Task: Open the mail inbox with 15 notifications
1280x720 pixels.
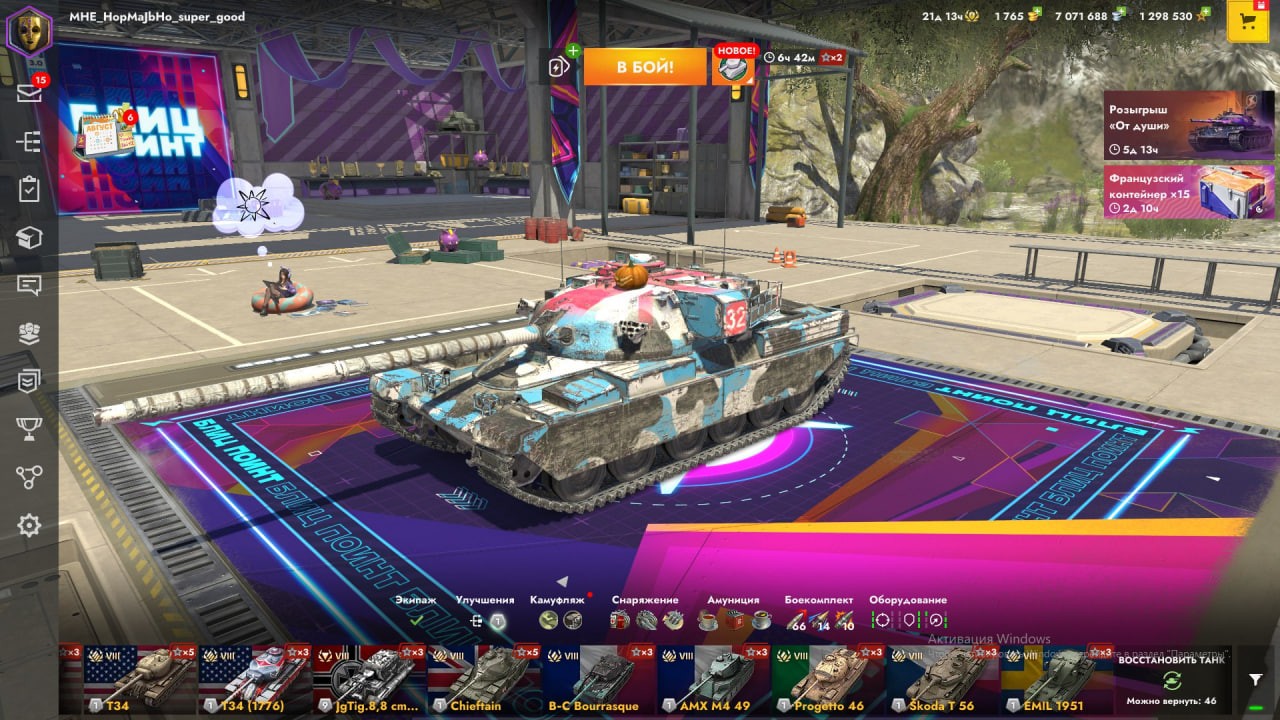Action: tap(29, 93)
